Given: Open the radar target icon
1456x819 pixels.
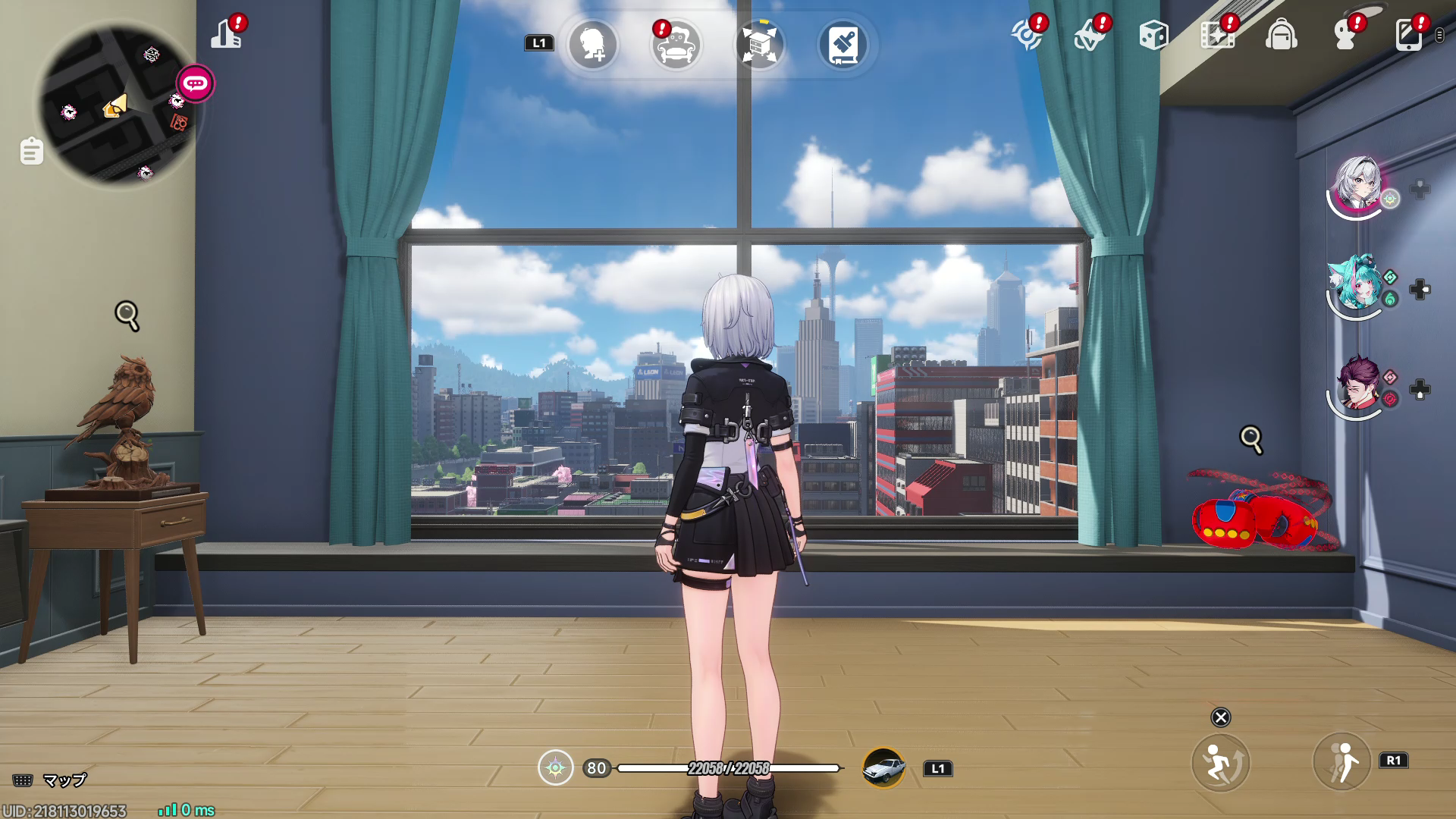Looking at the screenshot, I should pos(1027,35).
